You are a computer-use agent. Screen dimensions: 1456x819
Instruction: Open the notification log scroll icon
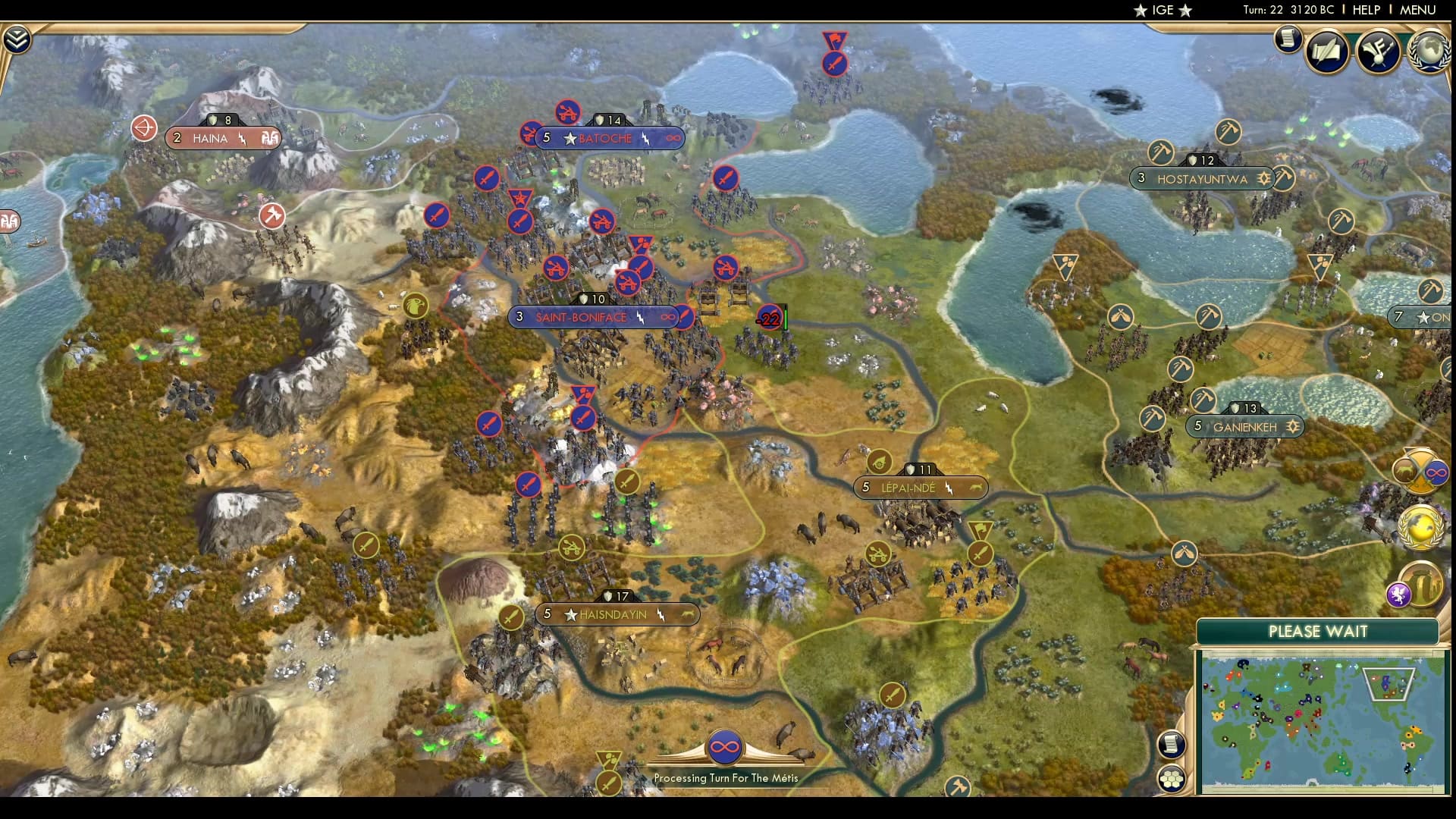pyautogui.click(x=1287, y=39)
